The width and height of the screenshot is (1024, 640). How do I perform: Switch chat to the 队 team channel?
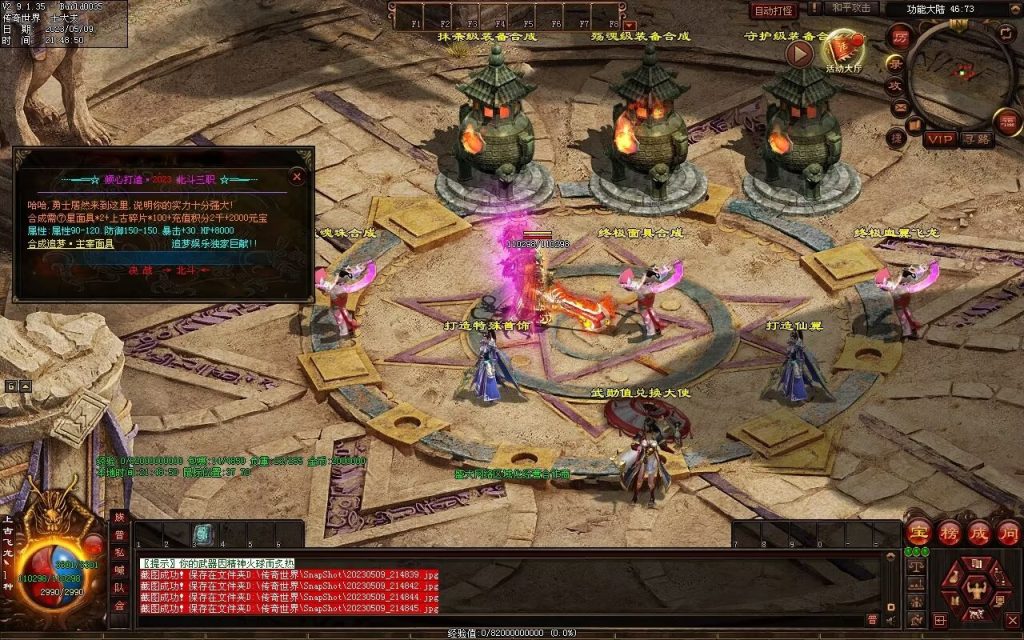(x=120, y=588)
